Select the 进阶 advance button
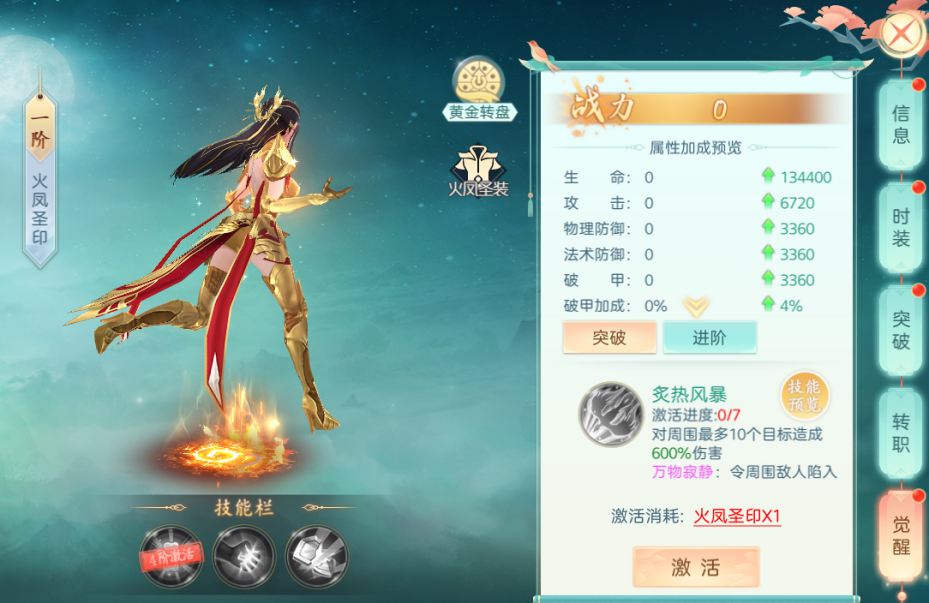 (x=709, y=337)
